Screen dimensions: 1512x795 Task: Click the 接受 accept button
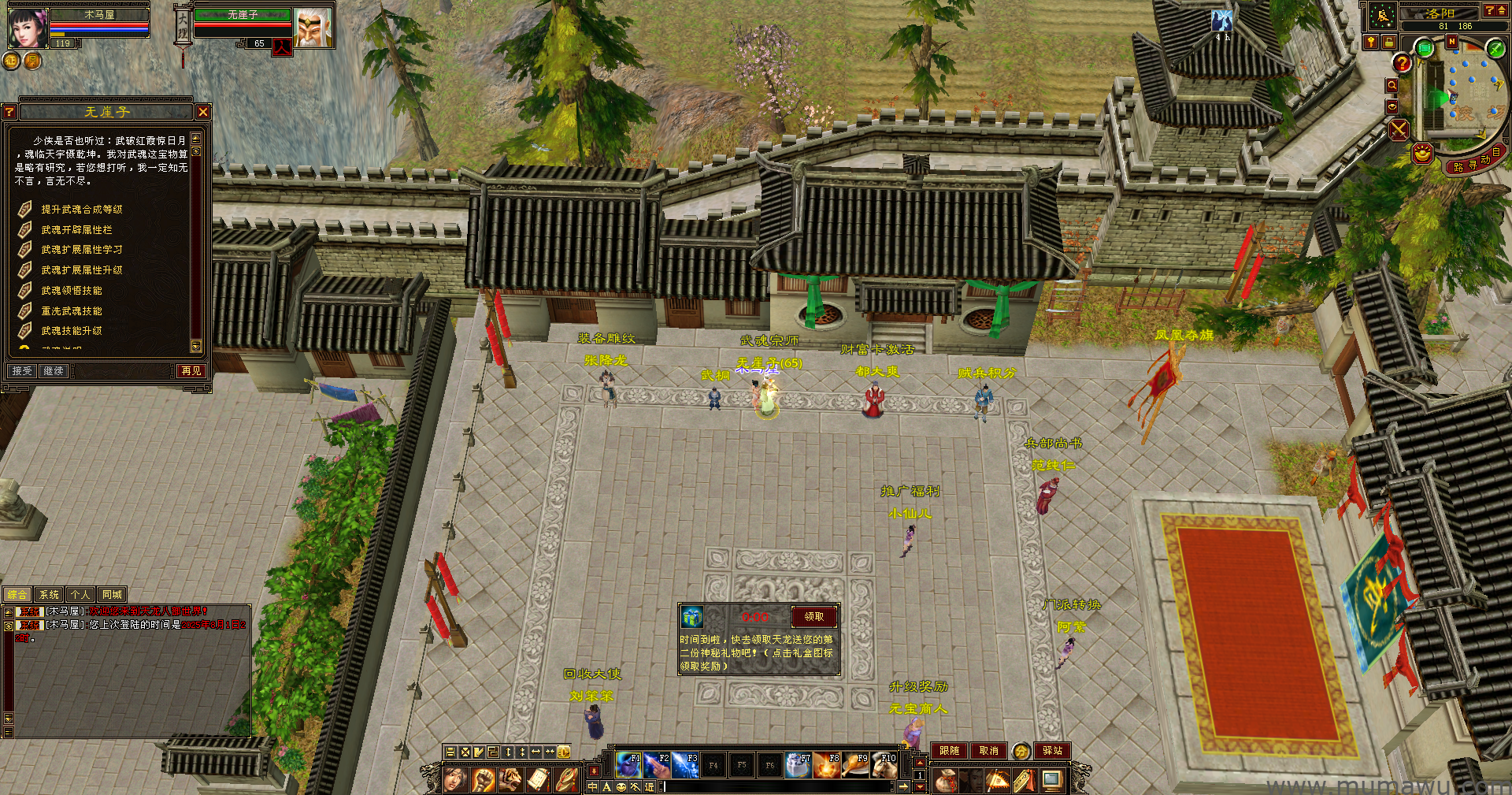coord(22,370)
